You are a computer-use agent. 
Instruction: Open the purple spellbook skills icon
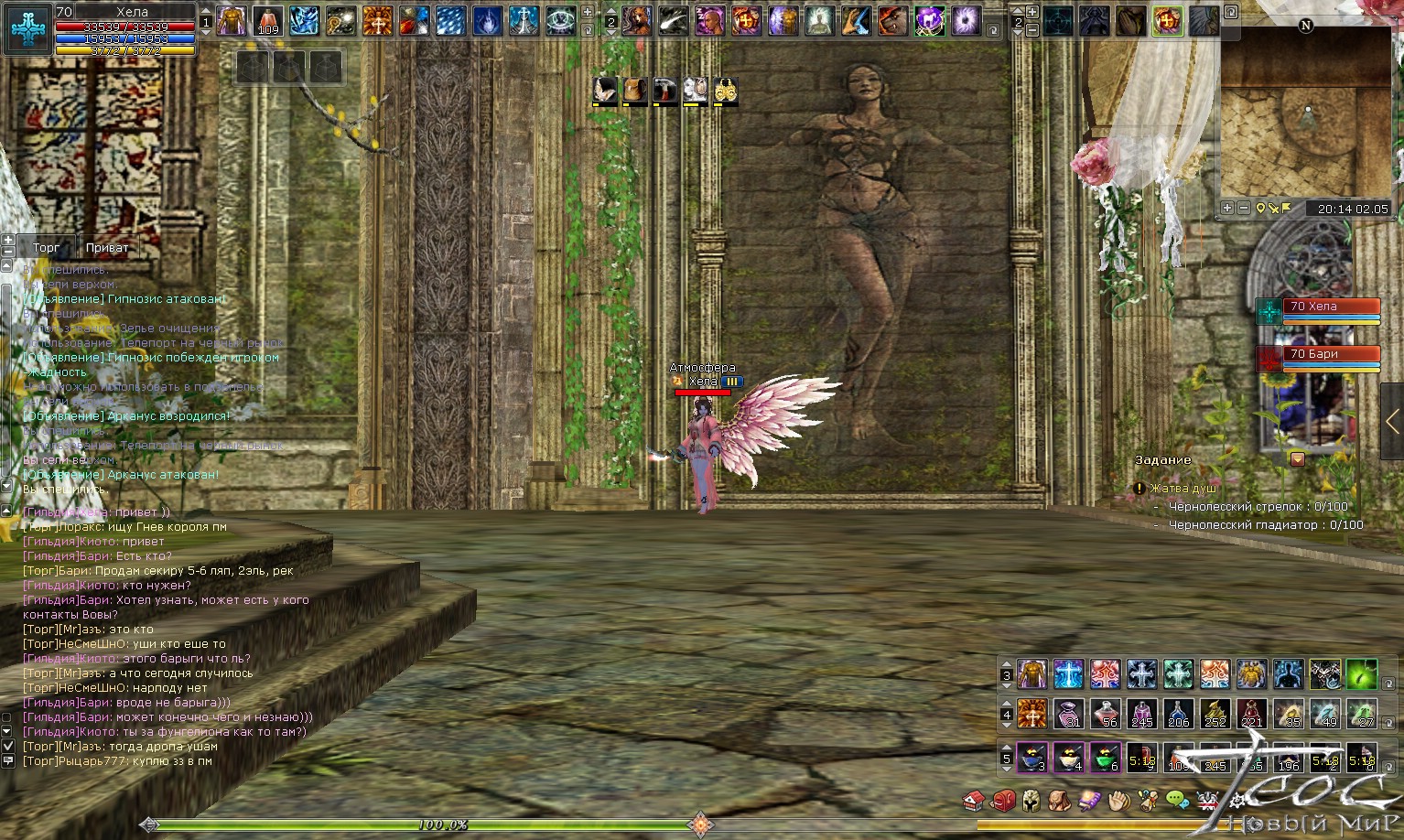click(1089, 802)
